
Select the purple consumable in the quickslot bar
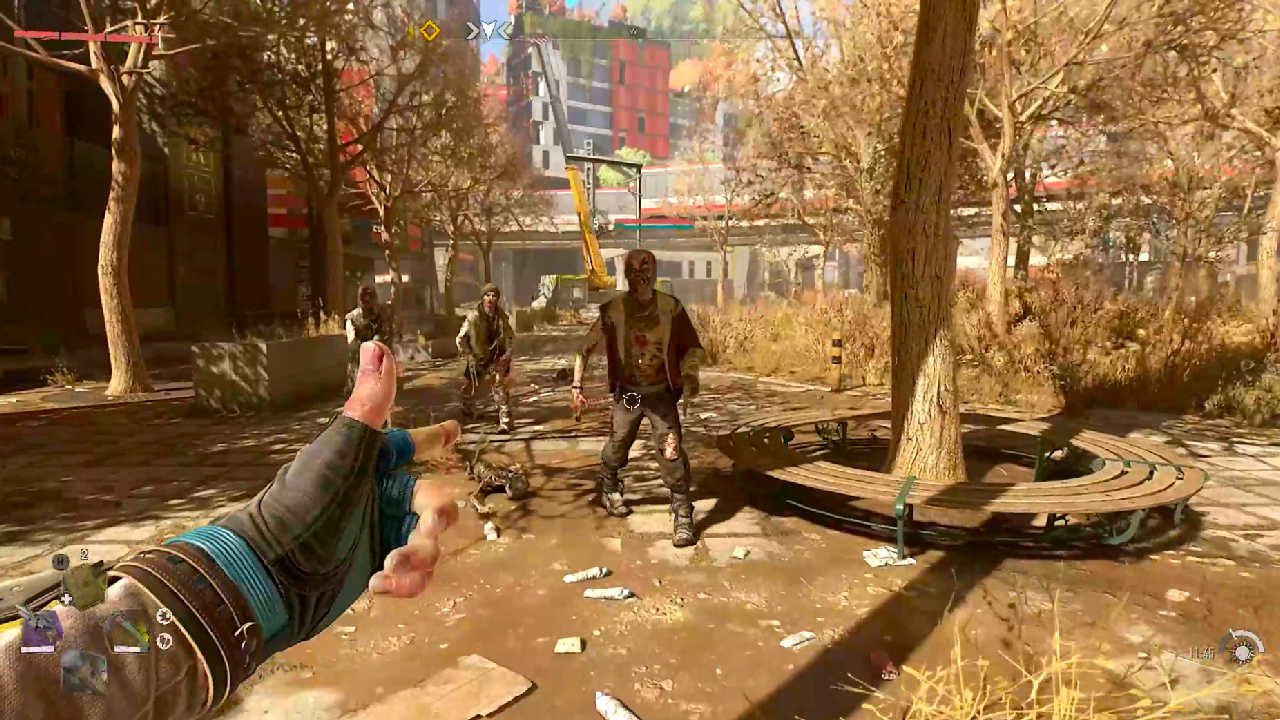tap(41, 628)
